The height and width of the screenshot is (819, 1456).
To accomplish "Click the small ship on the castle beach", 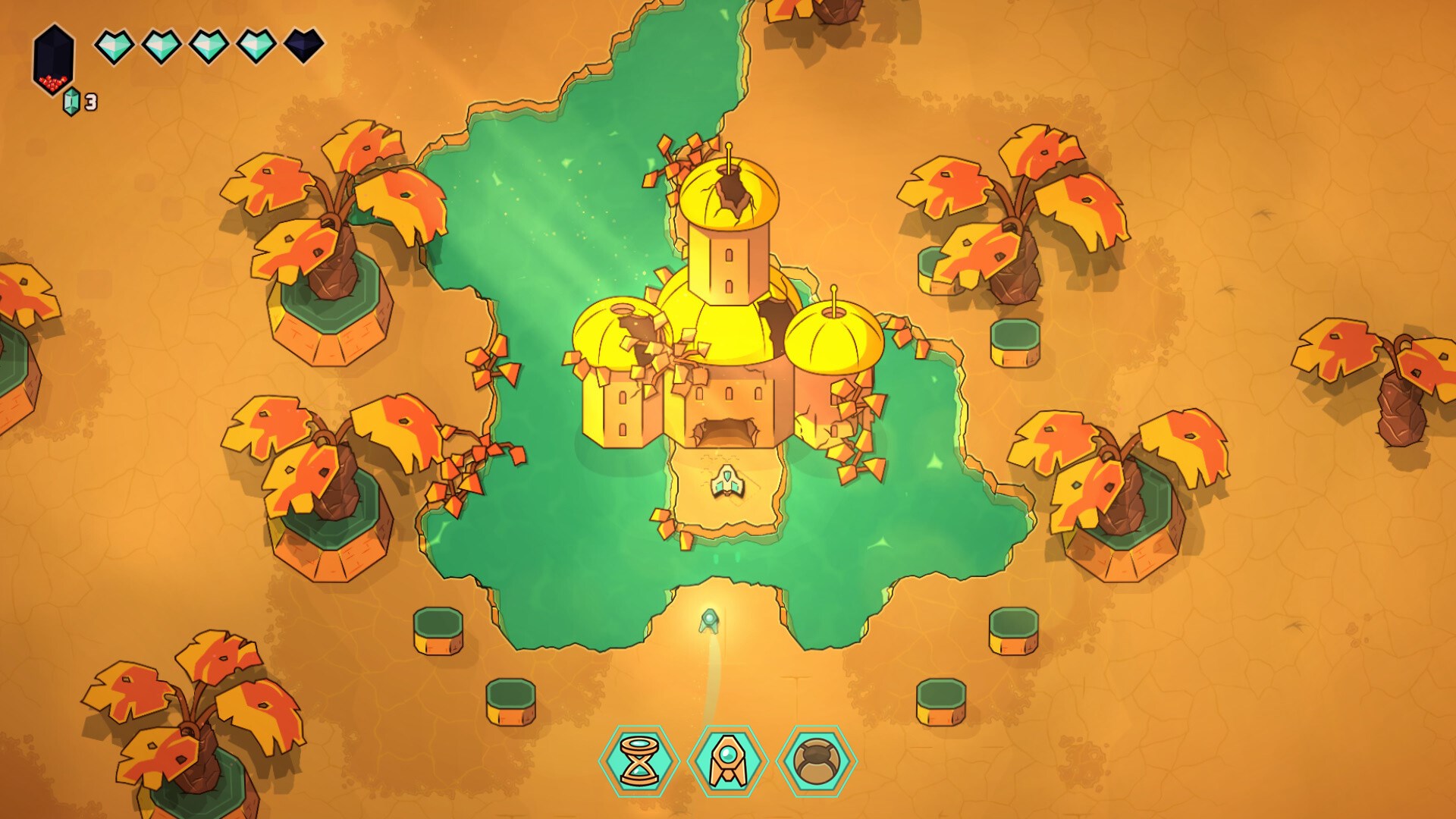I will pyautogui.click(x=728, y=483).
